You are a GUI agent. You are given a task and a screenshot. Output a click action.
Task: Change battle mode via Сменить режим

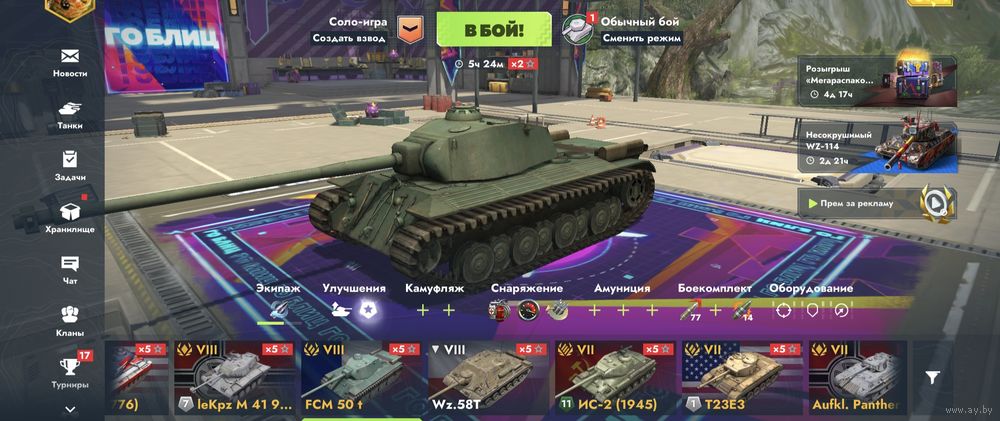641,39
